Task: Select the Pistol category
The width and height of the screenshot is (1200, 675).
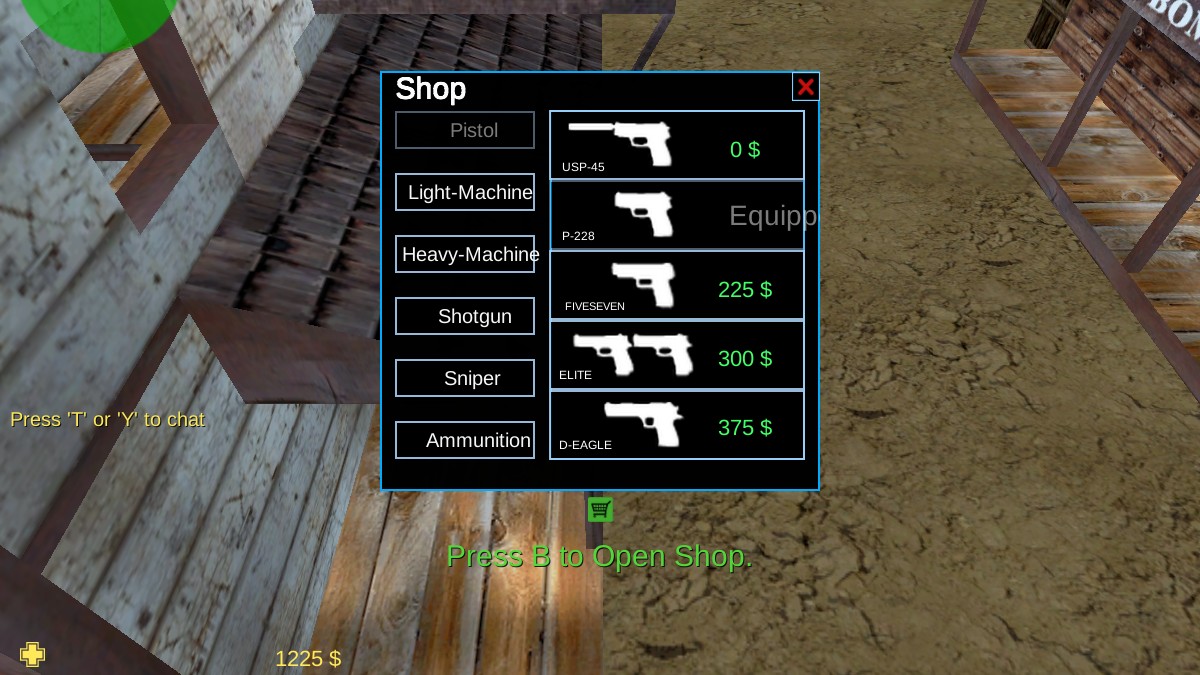Action: (465, 130)
